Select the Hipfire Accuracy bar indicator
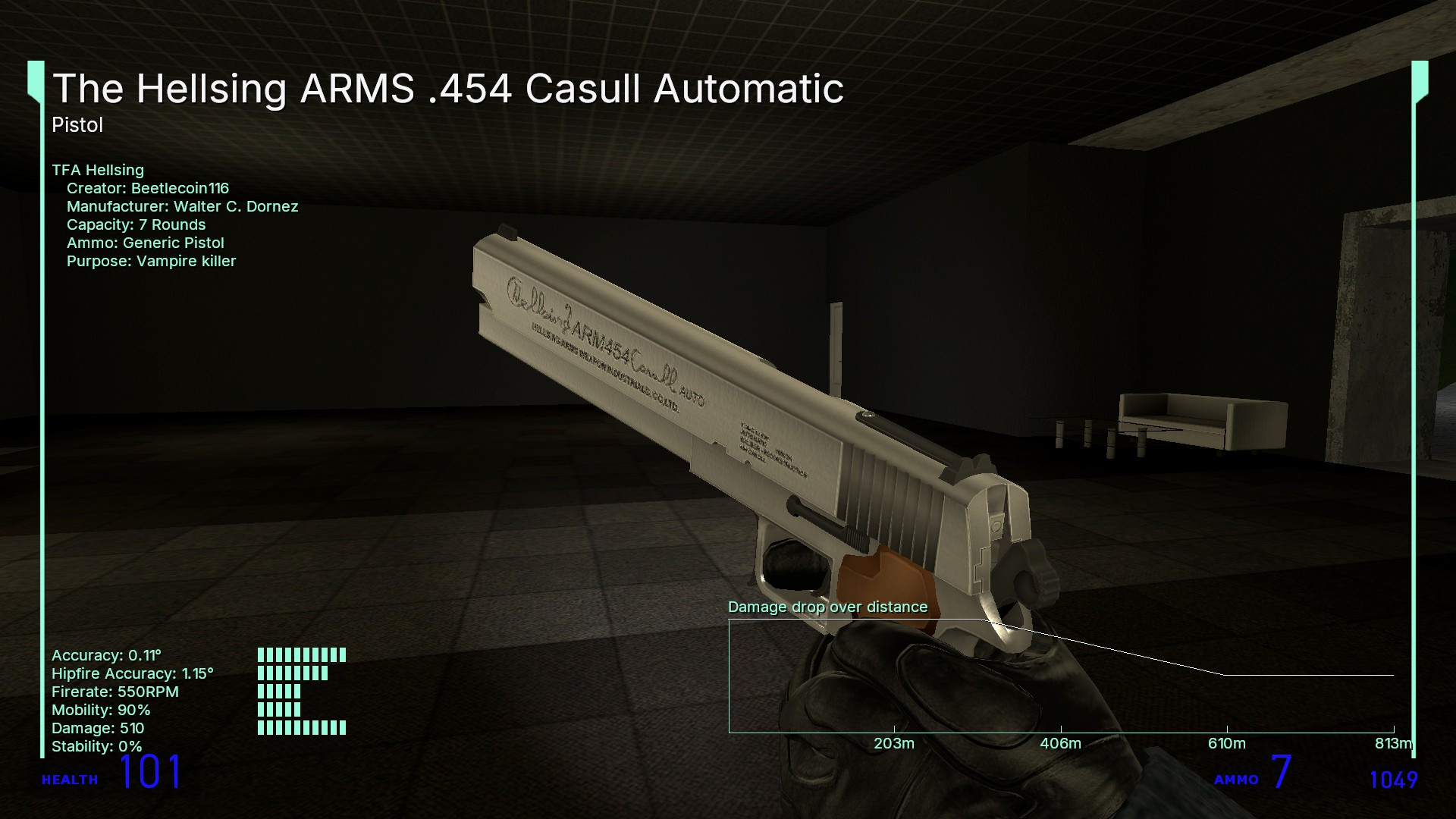Screen dimensions: 1456x819 click(294, 671)
